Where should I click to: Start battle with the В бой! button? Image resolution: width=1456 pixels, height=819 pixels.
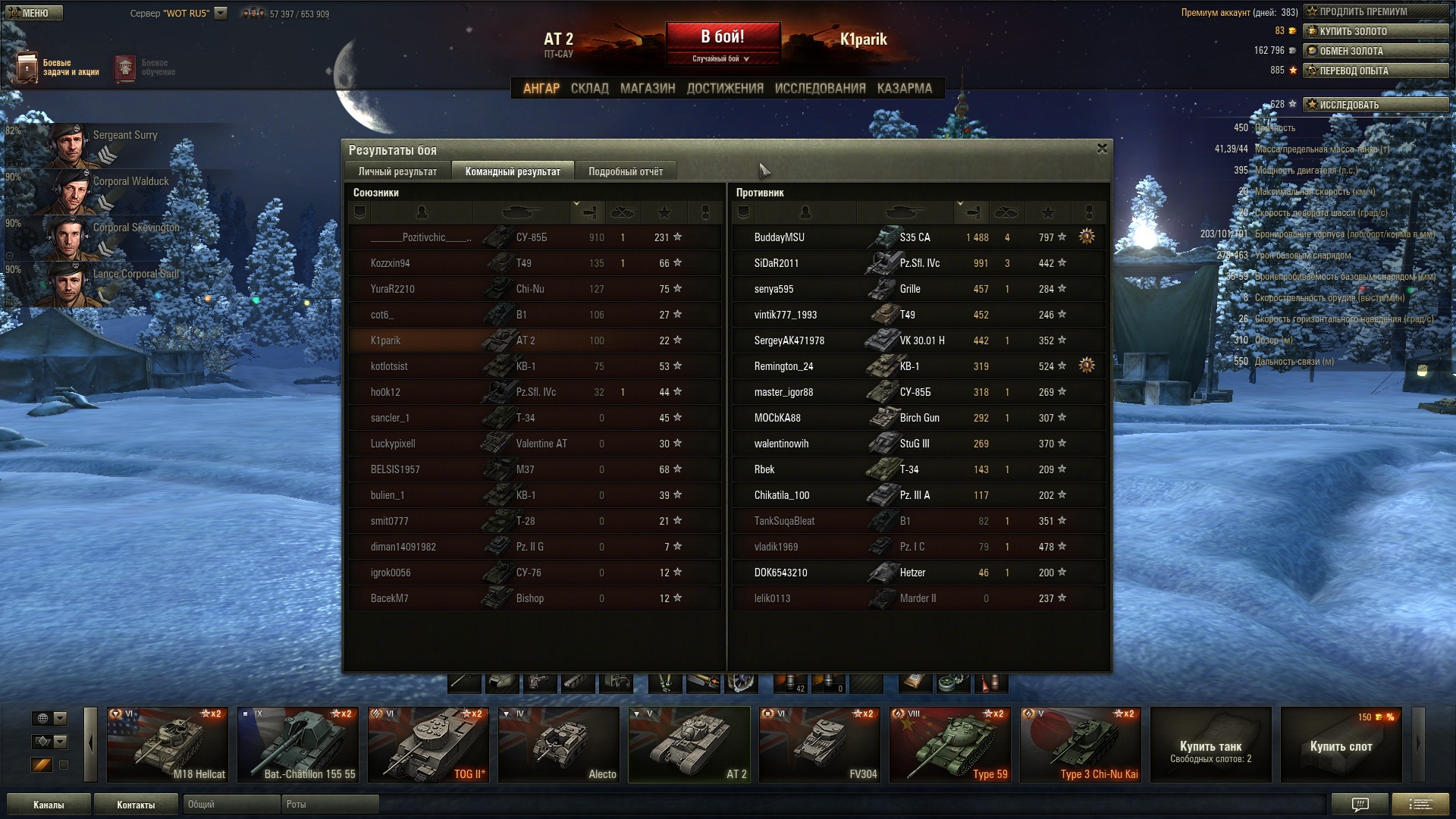click(x=722, y=37)
